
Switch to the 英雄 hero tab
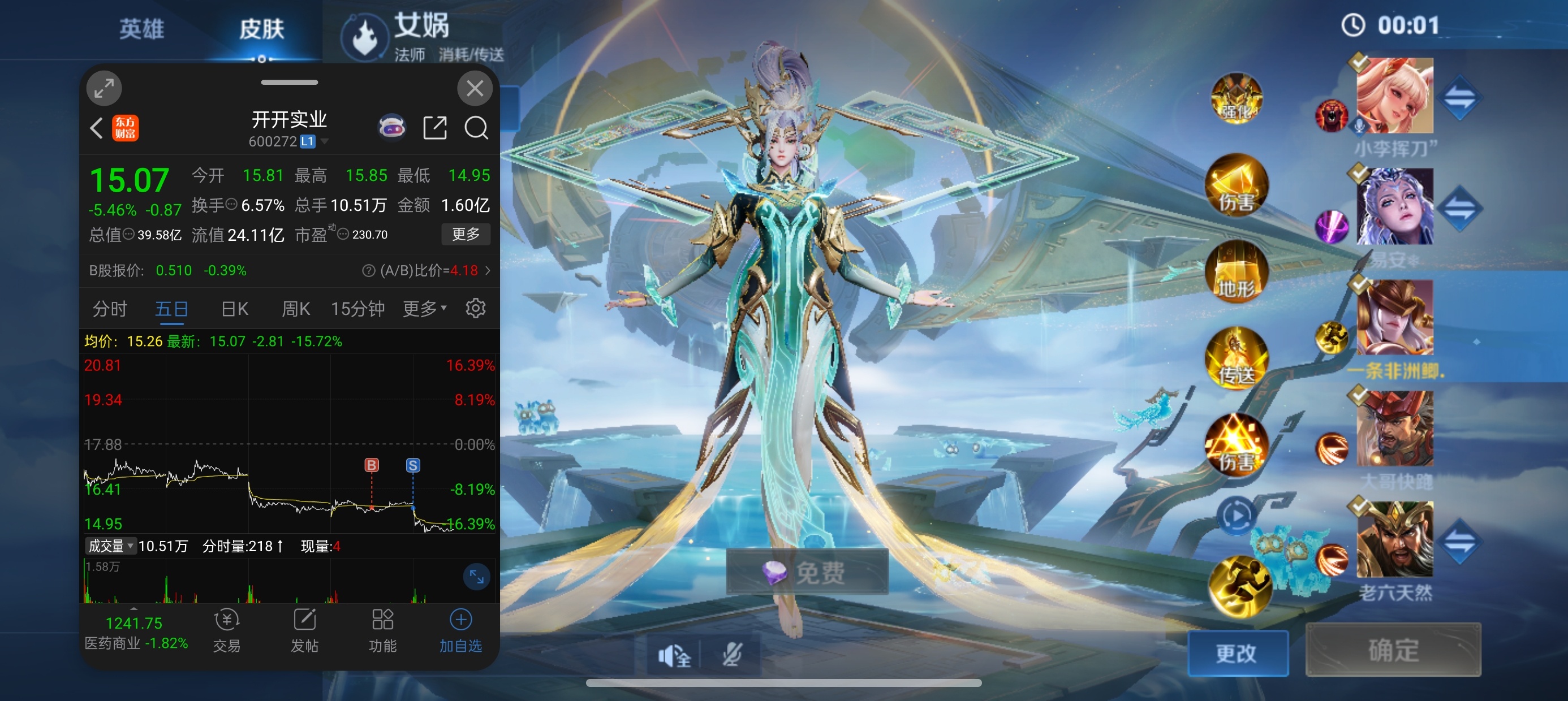click(141, 29)
